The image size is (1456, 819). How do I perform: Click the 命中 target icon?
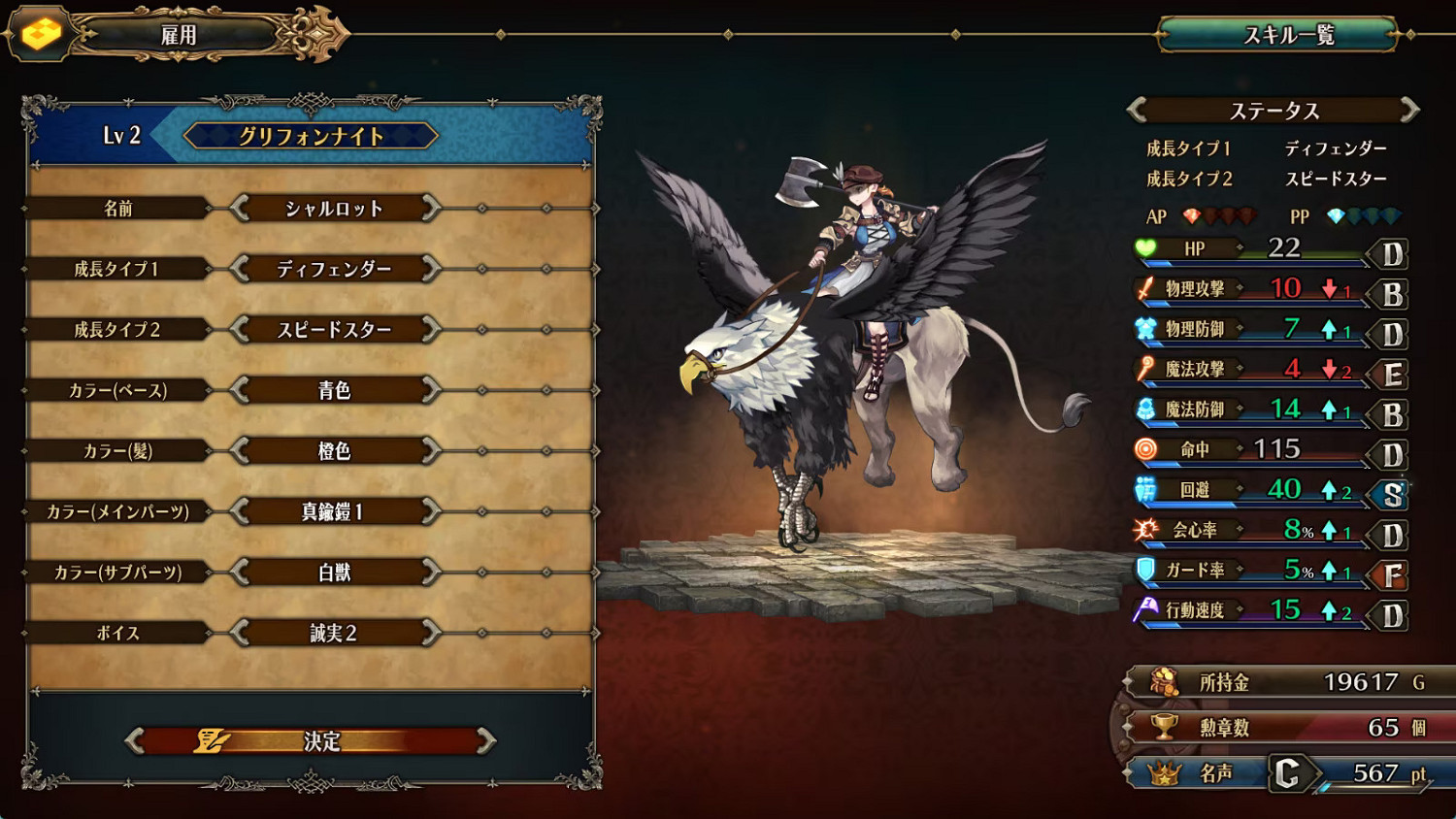click(x=1143, y=449)
